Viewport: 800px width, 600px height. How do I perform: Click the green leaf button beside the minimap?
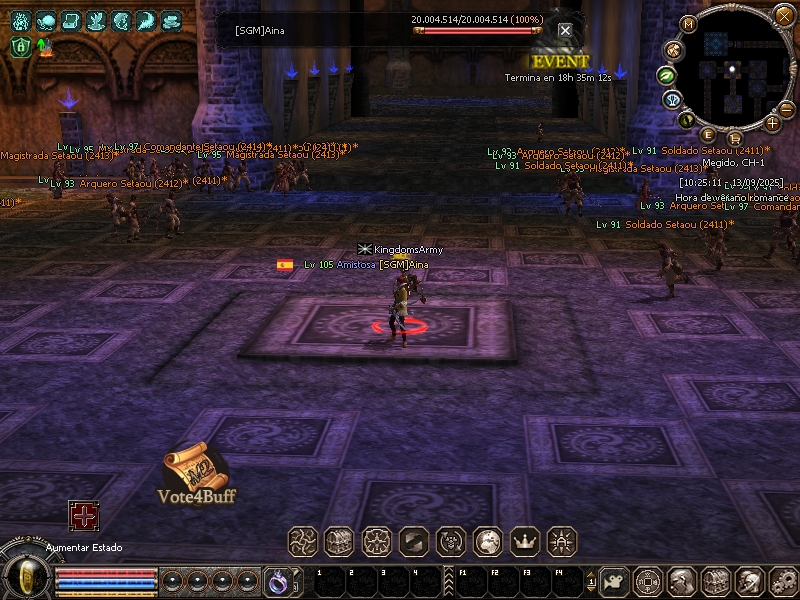click(664, 75)
